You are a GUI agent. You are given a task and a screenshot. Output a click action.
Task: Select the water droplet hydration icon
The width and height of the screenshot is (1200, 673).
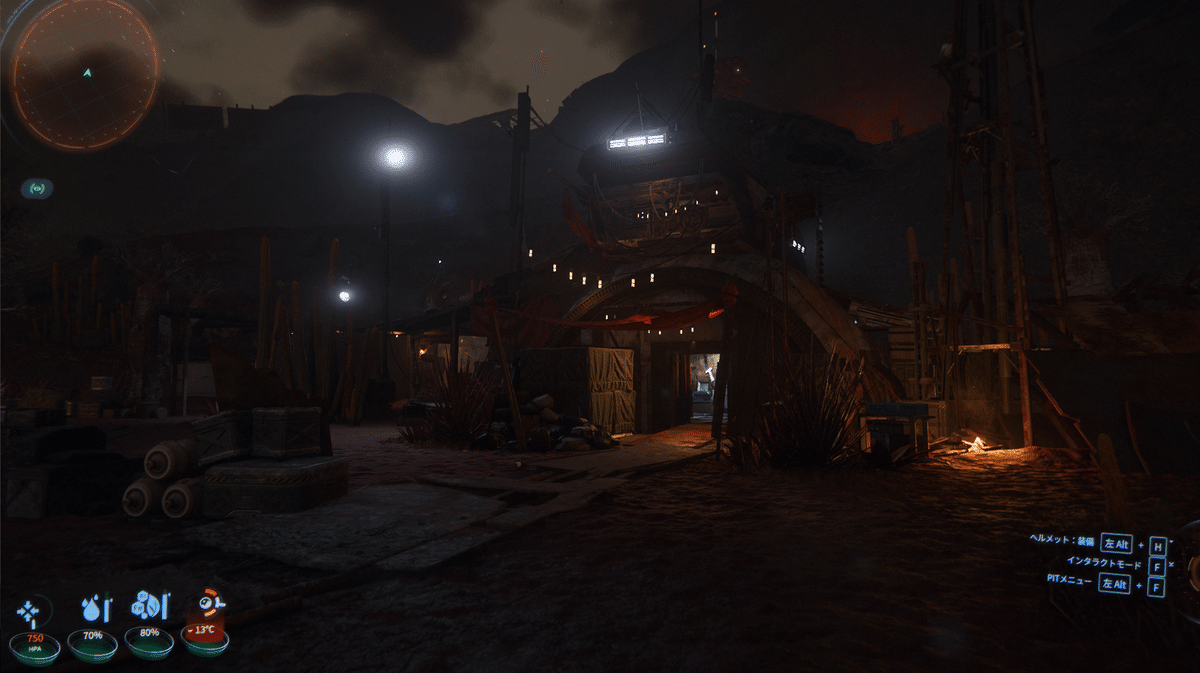click(x=94, y=608)
